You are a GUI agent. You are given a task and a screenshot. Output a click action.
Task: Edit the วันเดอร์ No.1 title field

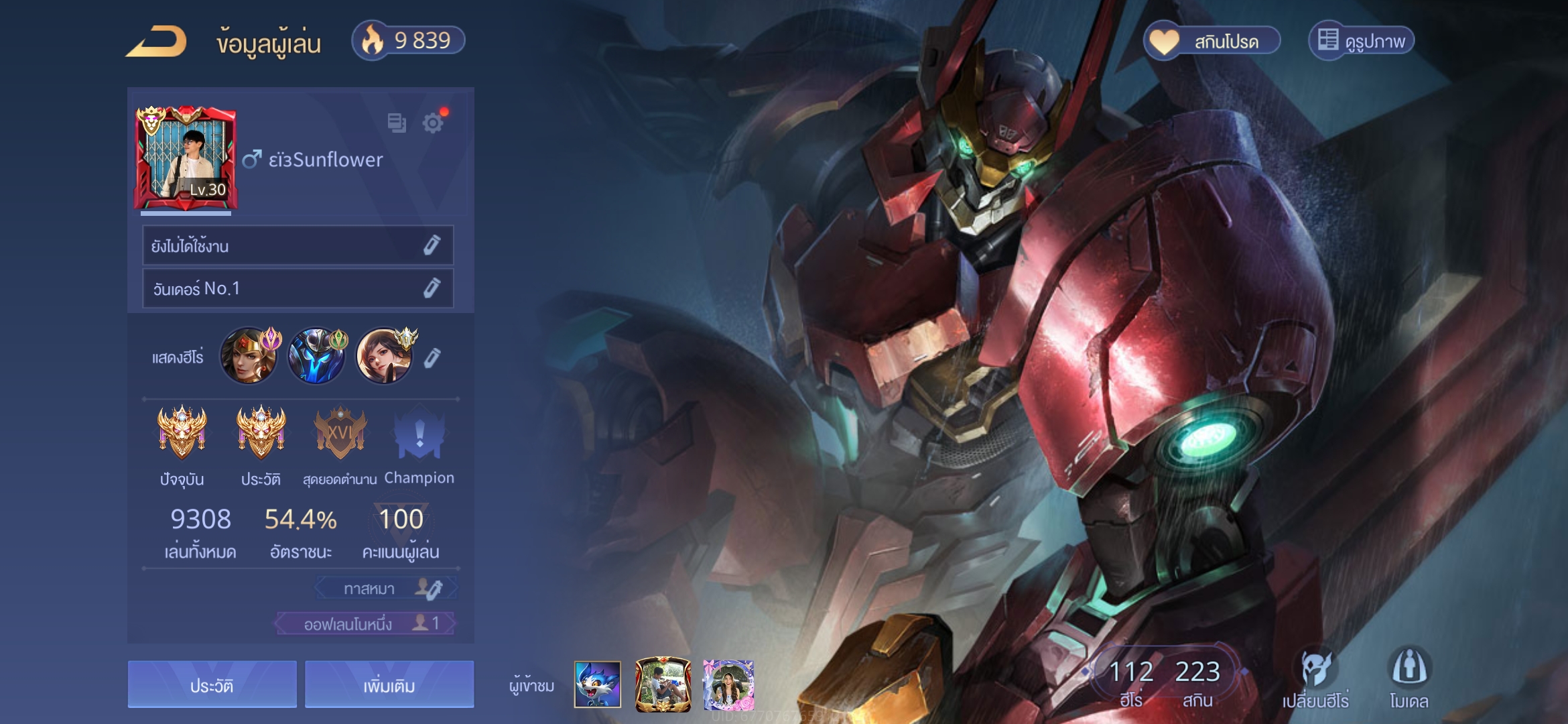432,288
